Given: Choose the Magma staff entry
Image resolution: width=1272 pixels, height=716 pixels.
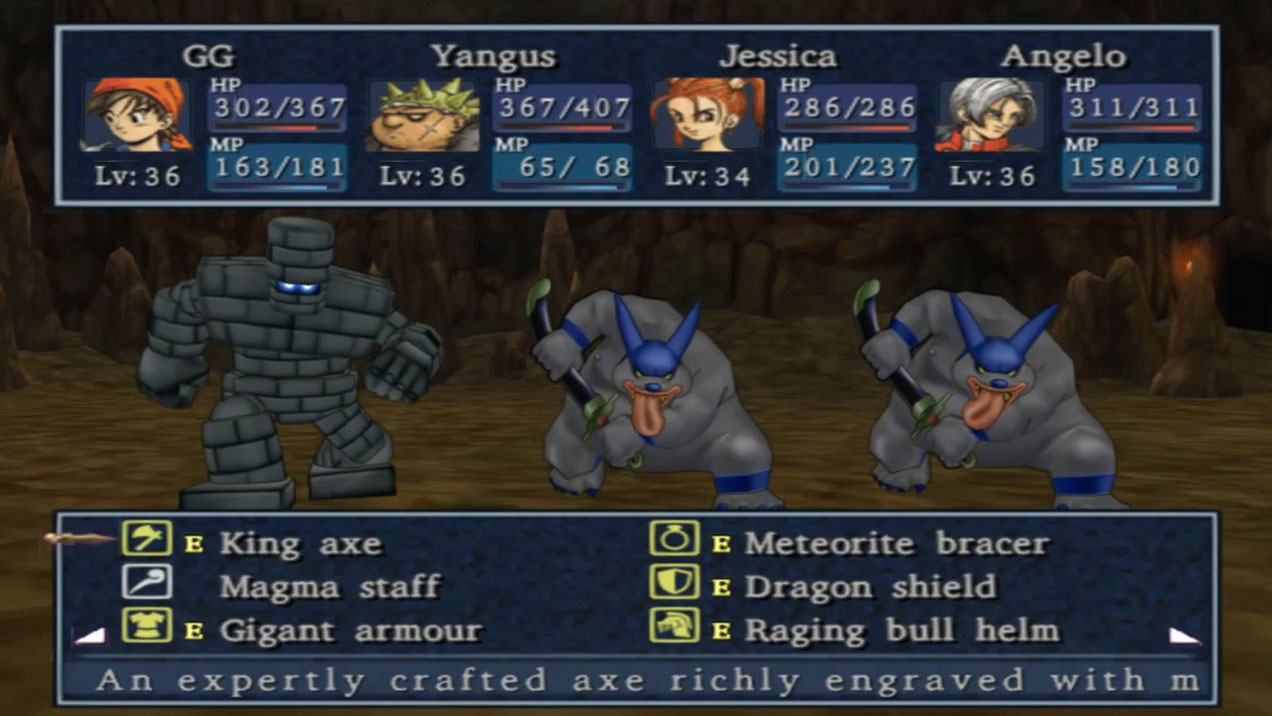Looking at the screenshot, I should coord(329,587).
